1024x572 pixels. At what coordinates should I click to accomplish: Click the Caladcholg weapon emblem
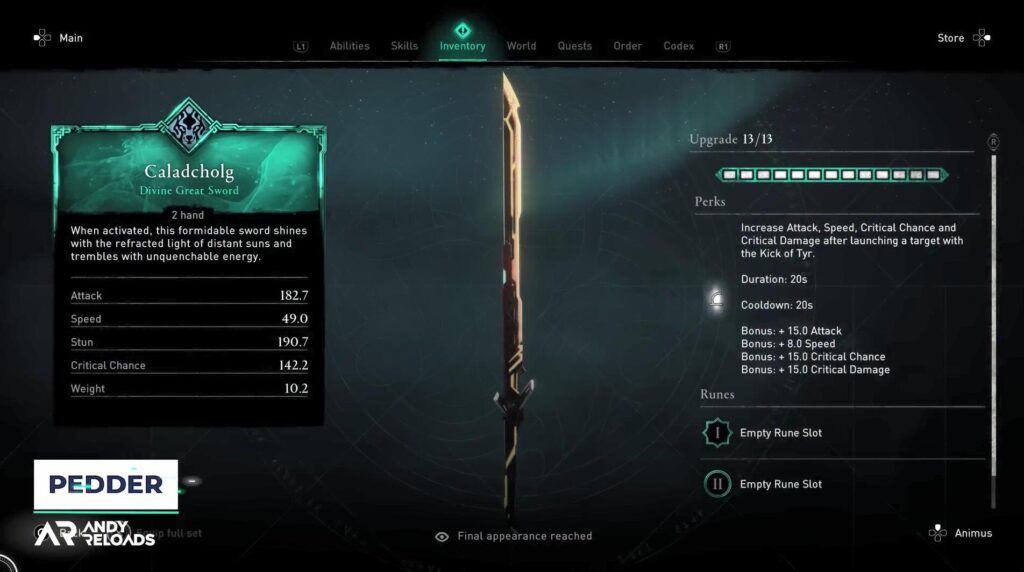188,125
